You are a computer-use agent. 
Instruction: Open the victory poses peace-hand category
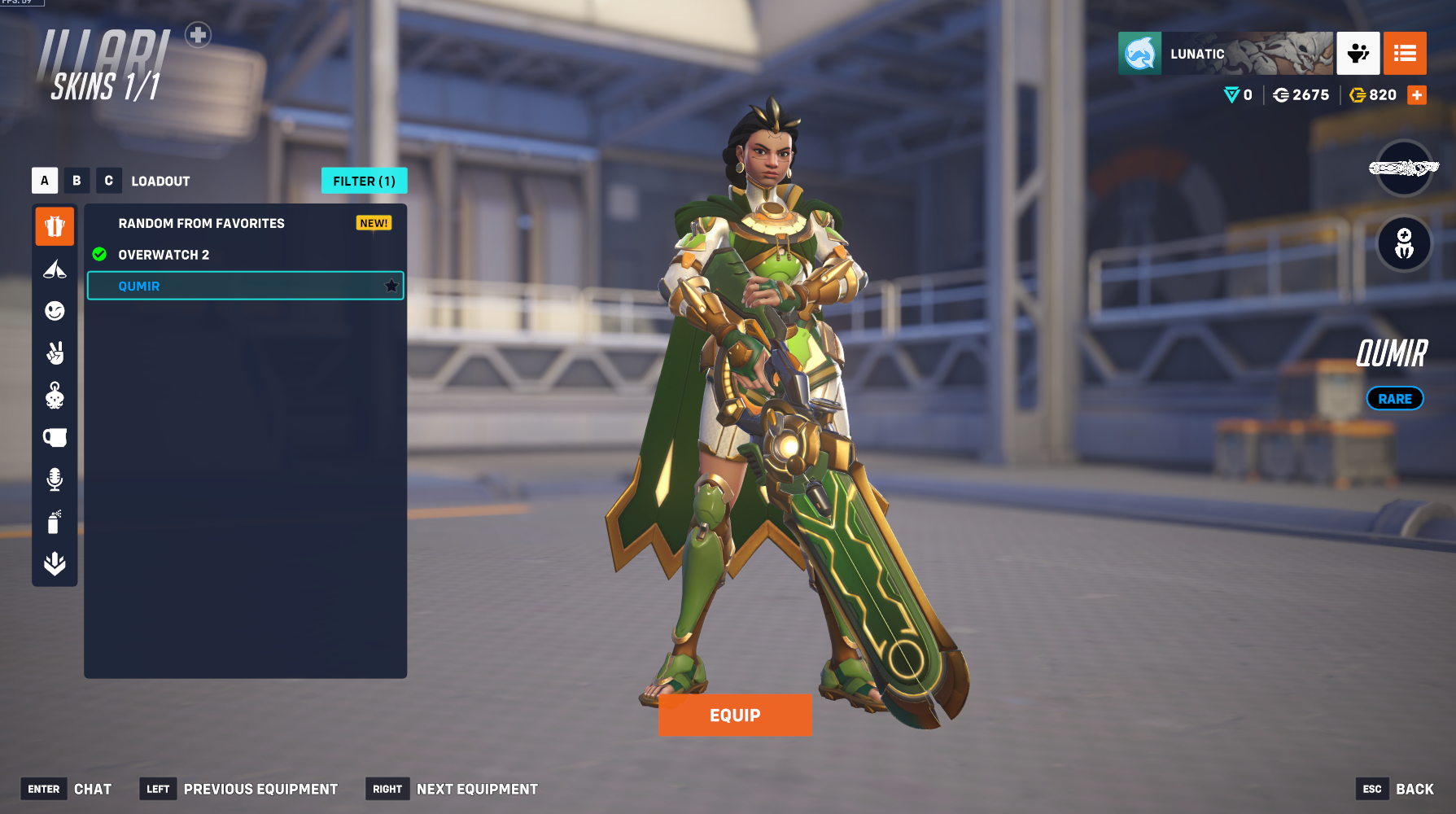pos(55,353)
